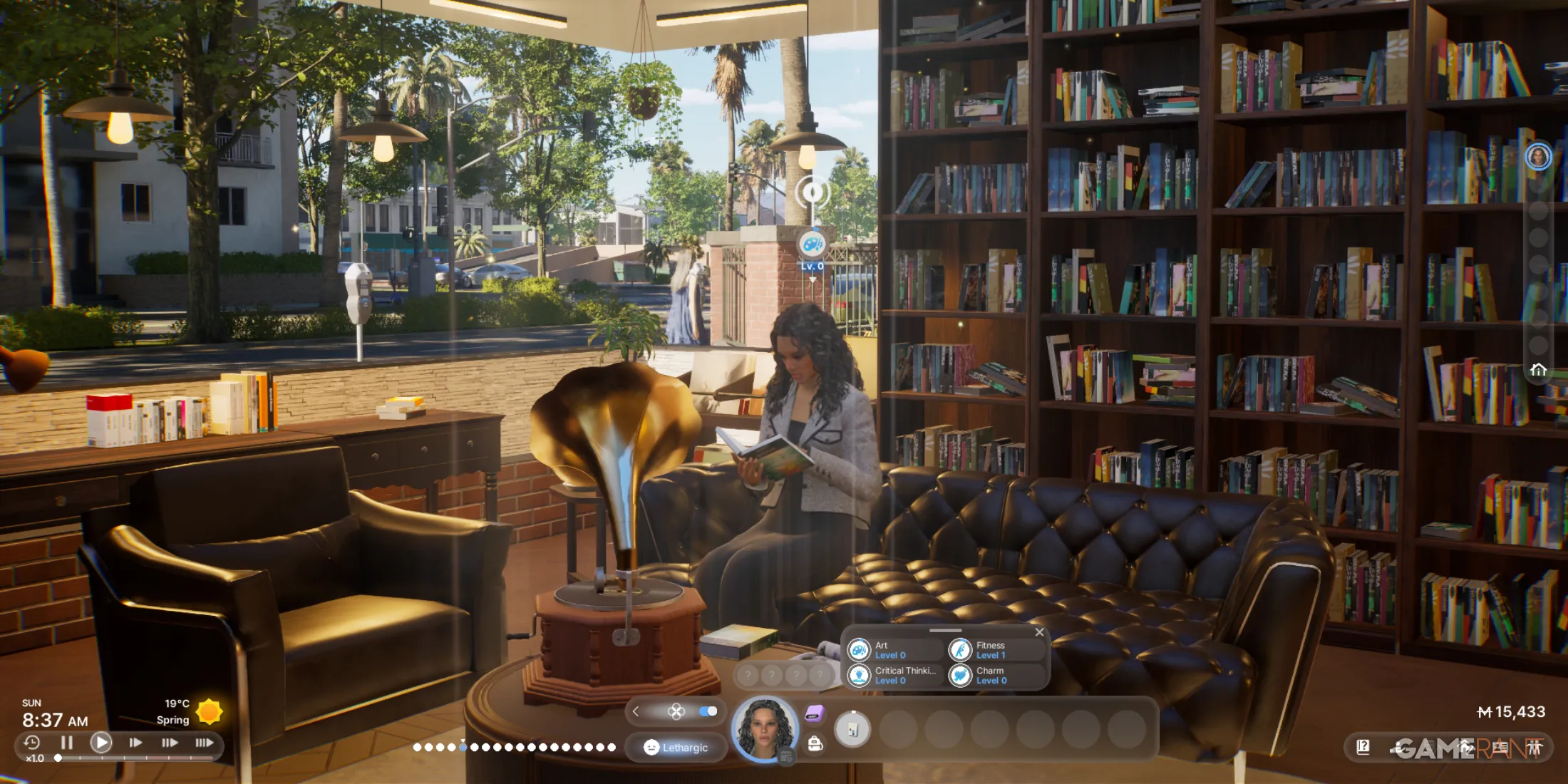Toggle the Lethargic mood indicator
The width and height of the screenshot is (1568, 784).
(676, 748)
